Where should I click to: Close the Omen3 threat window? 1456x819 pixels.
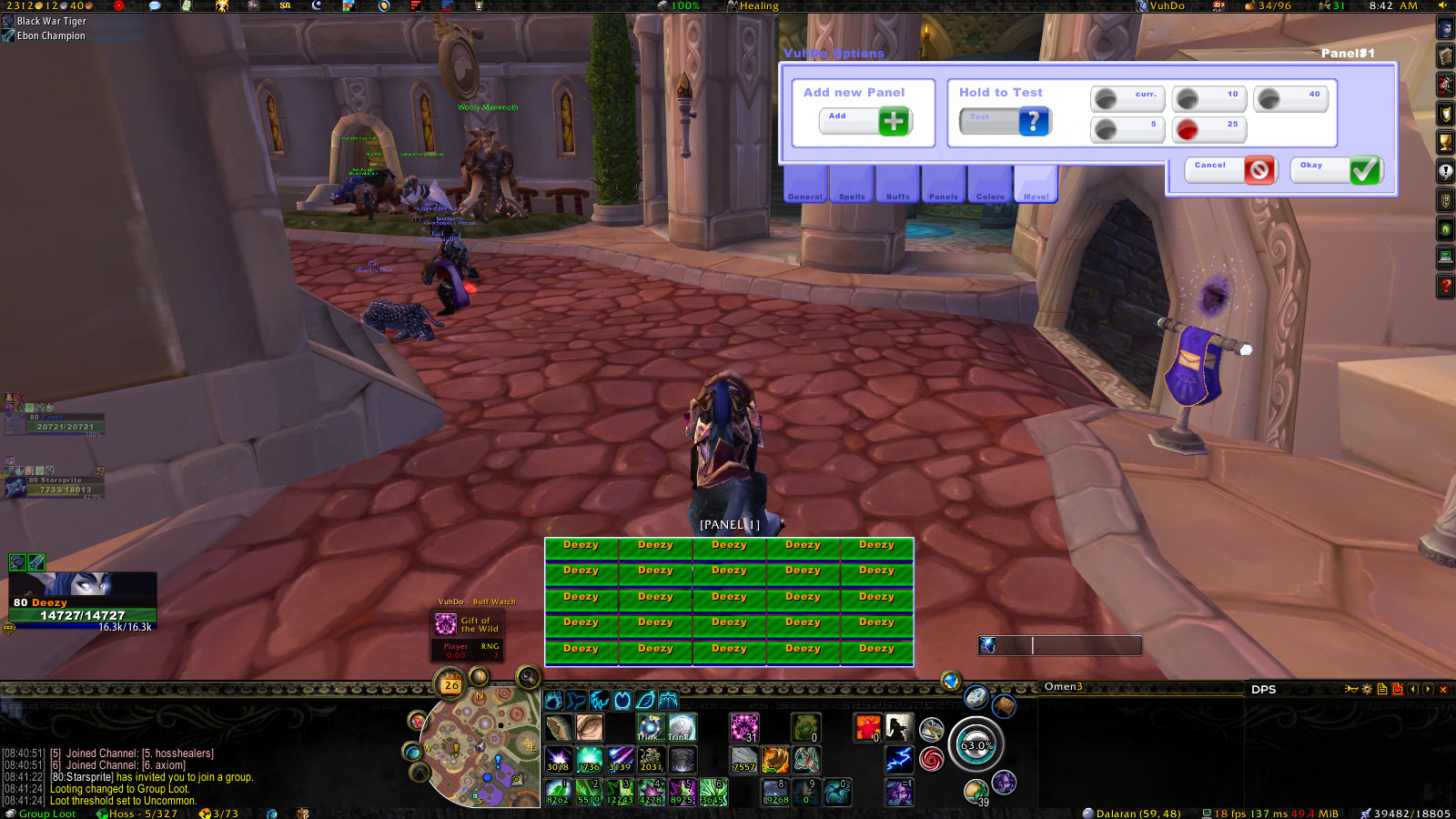click(1443, 690)
